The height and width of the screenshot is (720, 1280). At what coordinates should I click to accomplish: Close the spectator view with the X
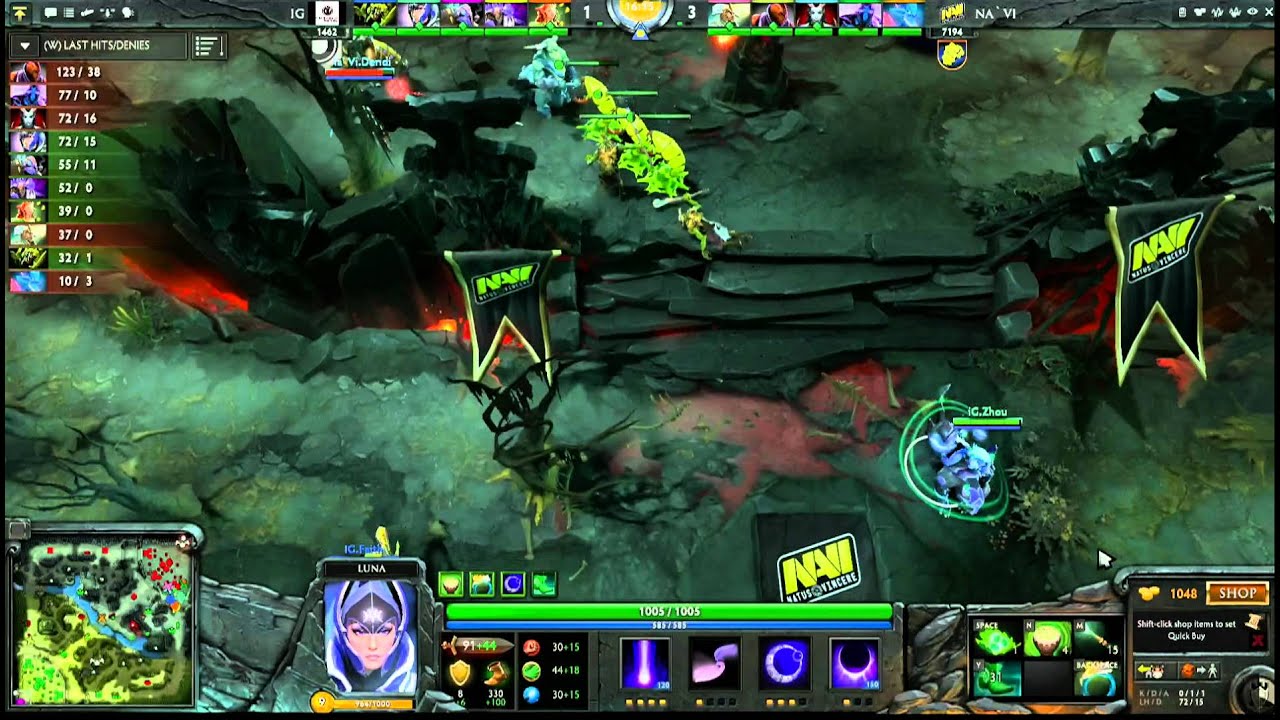(1267, 12)
